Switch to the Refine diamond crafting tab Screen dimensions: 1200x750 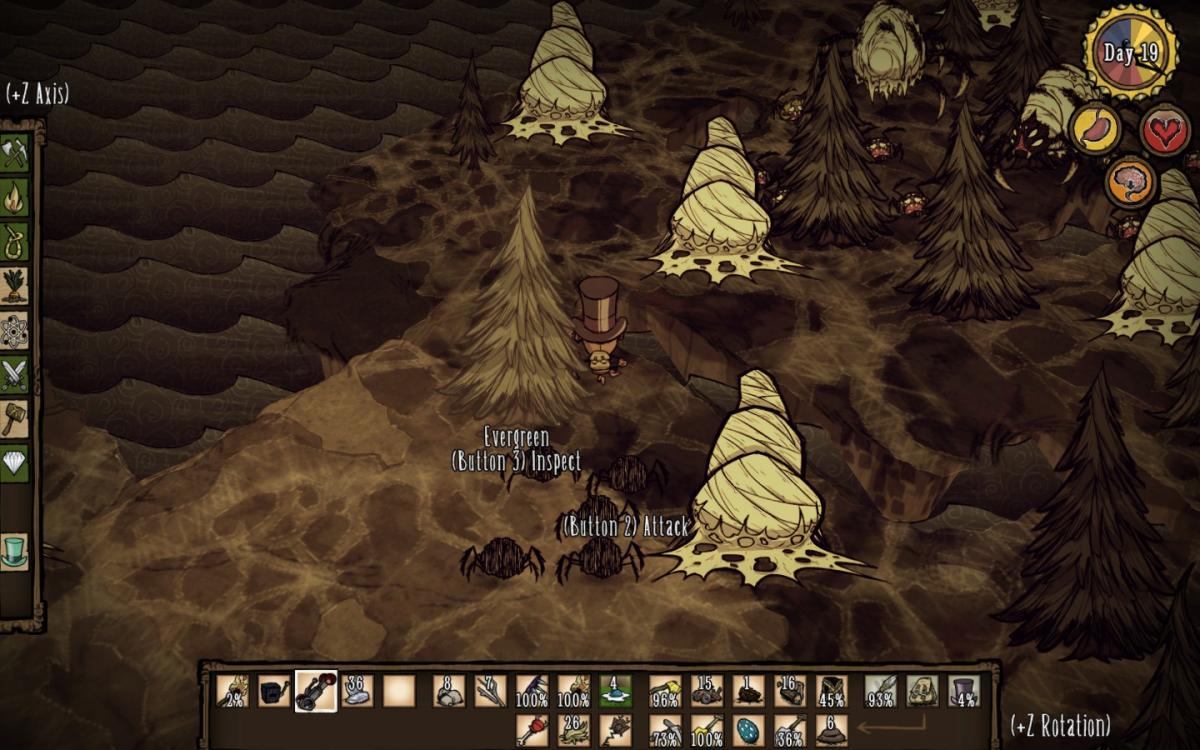tap(15, 463)
